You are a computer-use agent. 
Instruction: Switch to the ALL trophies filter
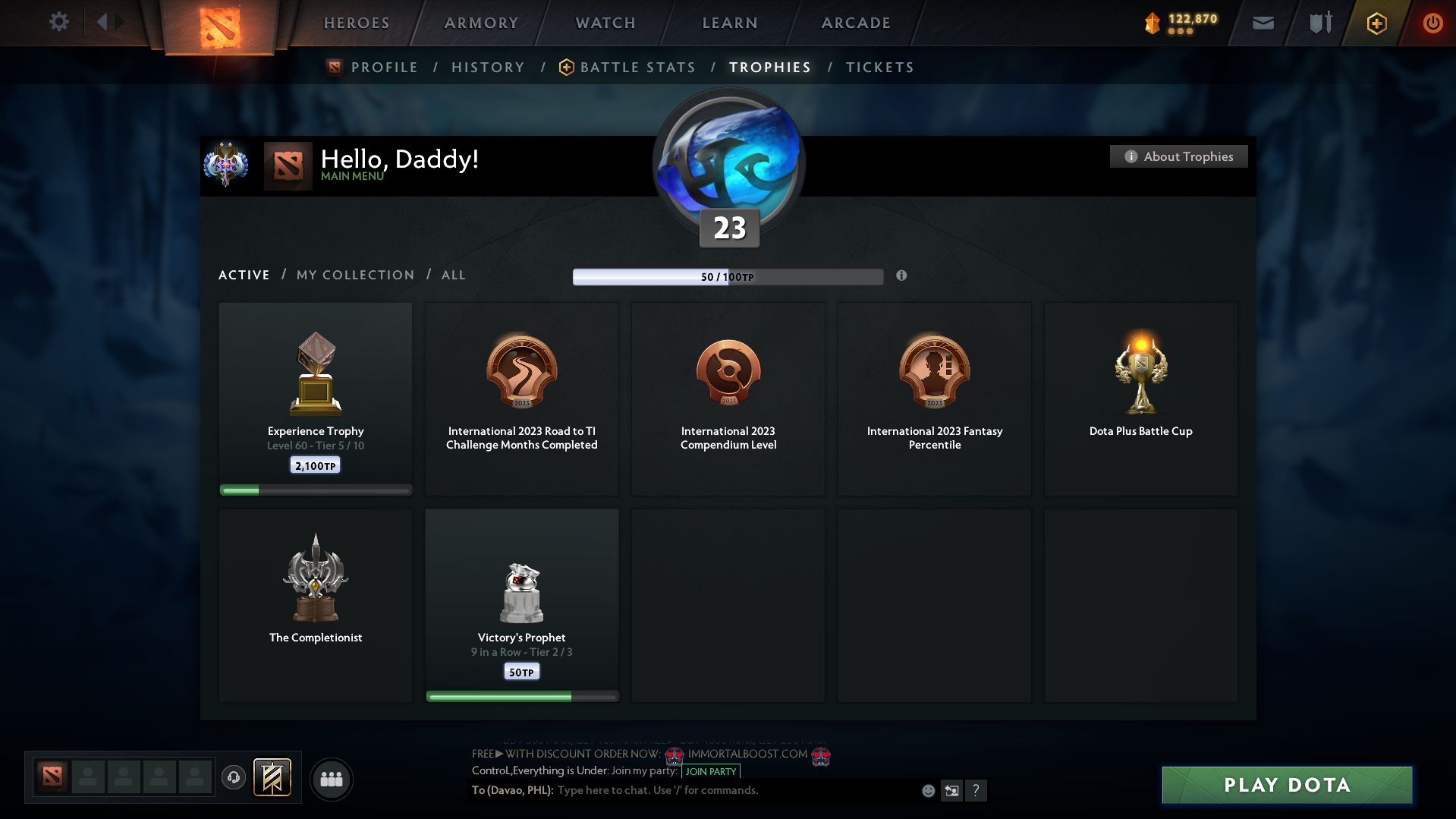[x=453, y=275]
